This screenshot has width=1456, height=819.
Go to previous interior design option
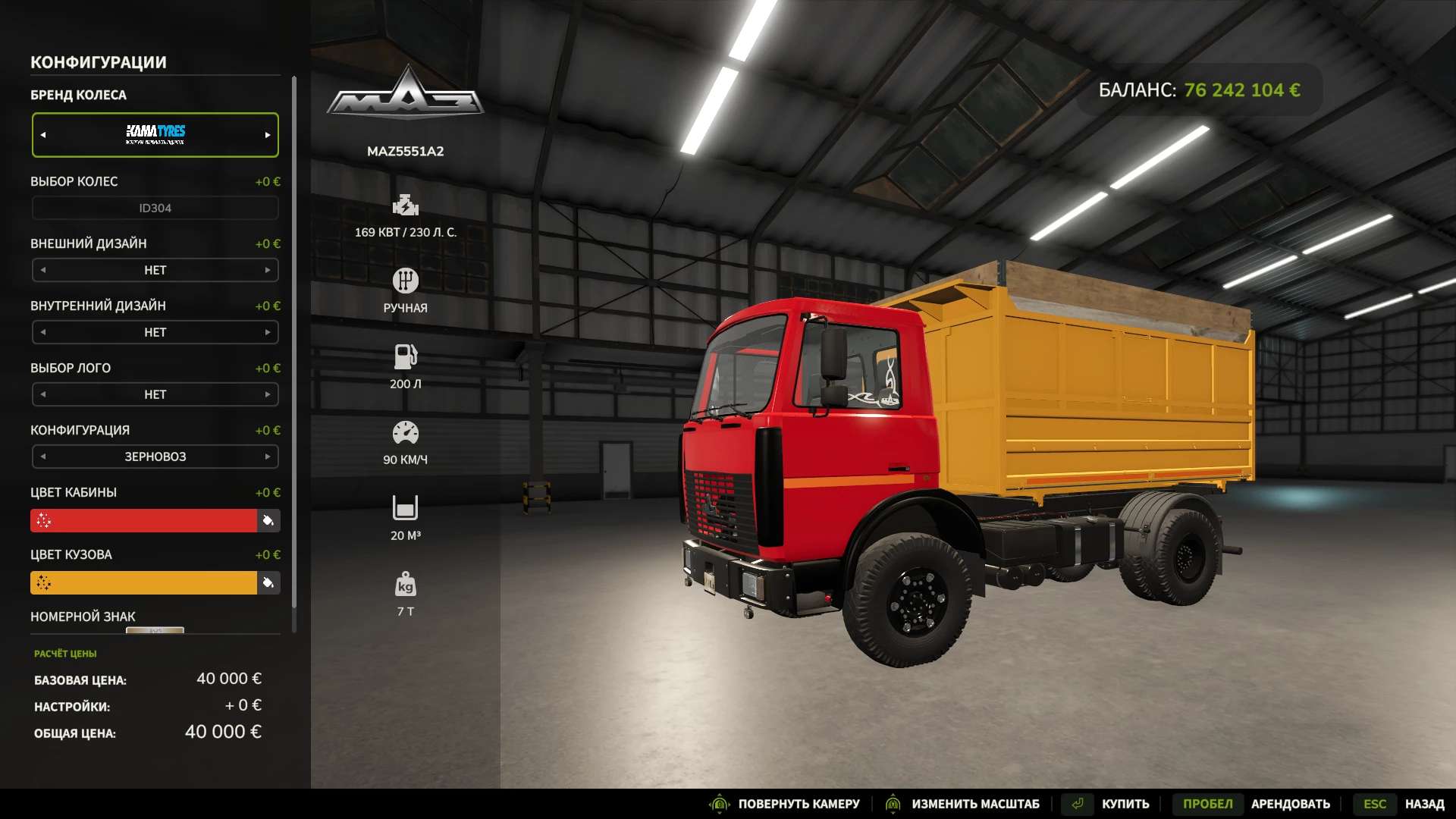click(43, 332)
